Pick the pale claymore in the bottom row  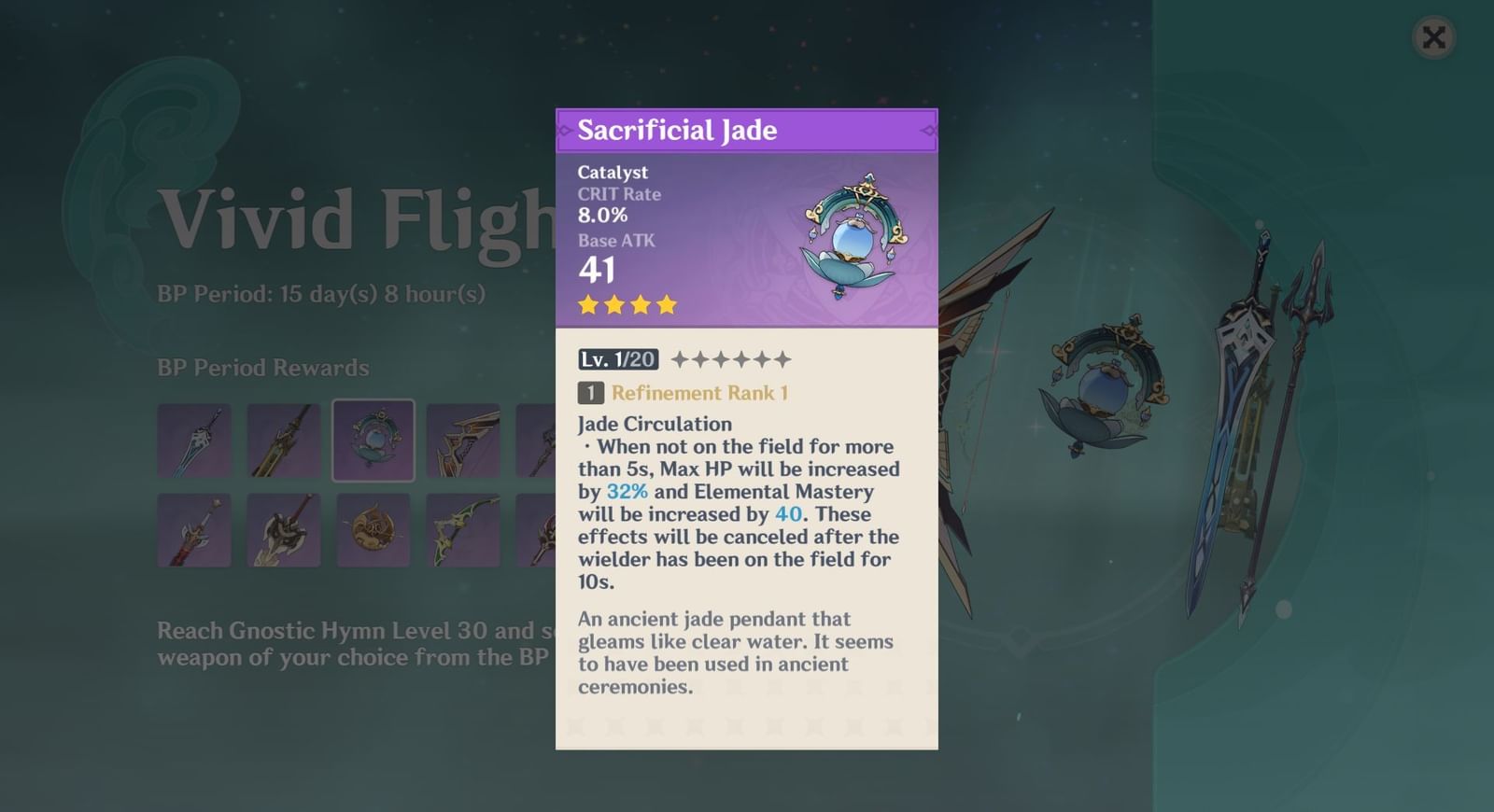284,529
